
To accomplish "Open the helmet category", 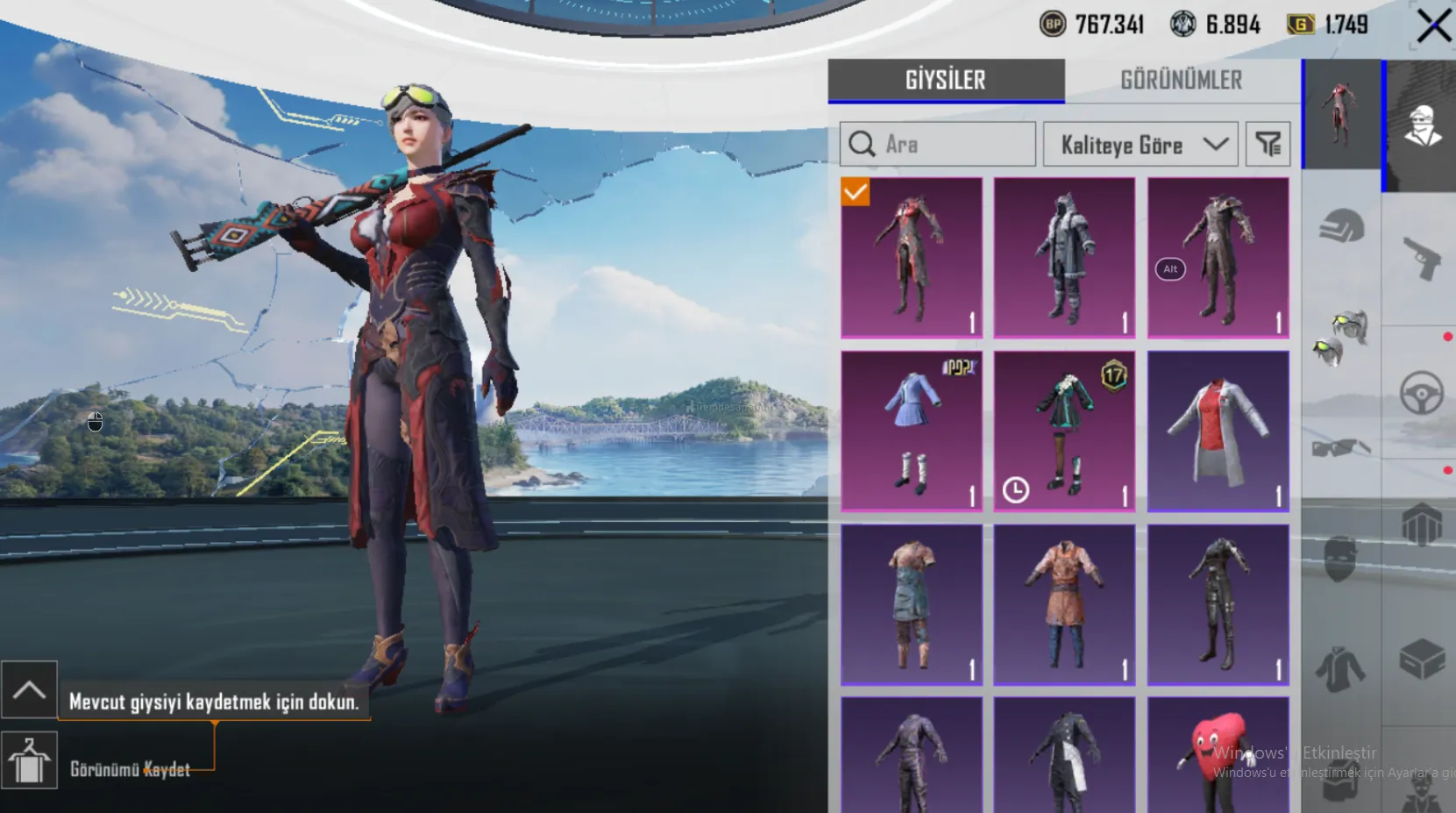I will pos(1341,227).
